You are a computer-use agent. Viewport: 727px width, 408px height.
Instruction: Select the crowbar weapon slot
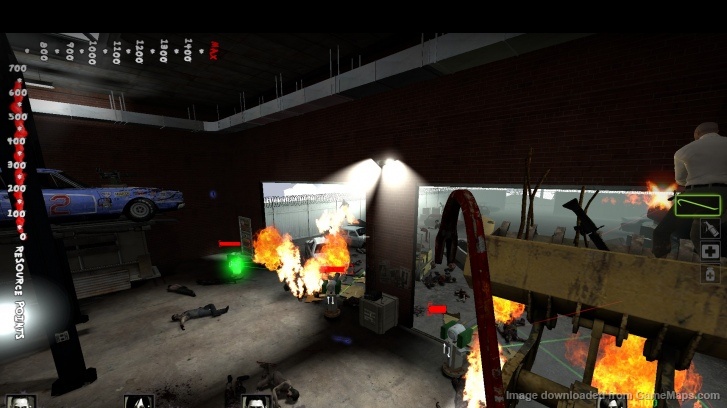(x=698, y=206)
